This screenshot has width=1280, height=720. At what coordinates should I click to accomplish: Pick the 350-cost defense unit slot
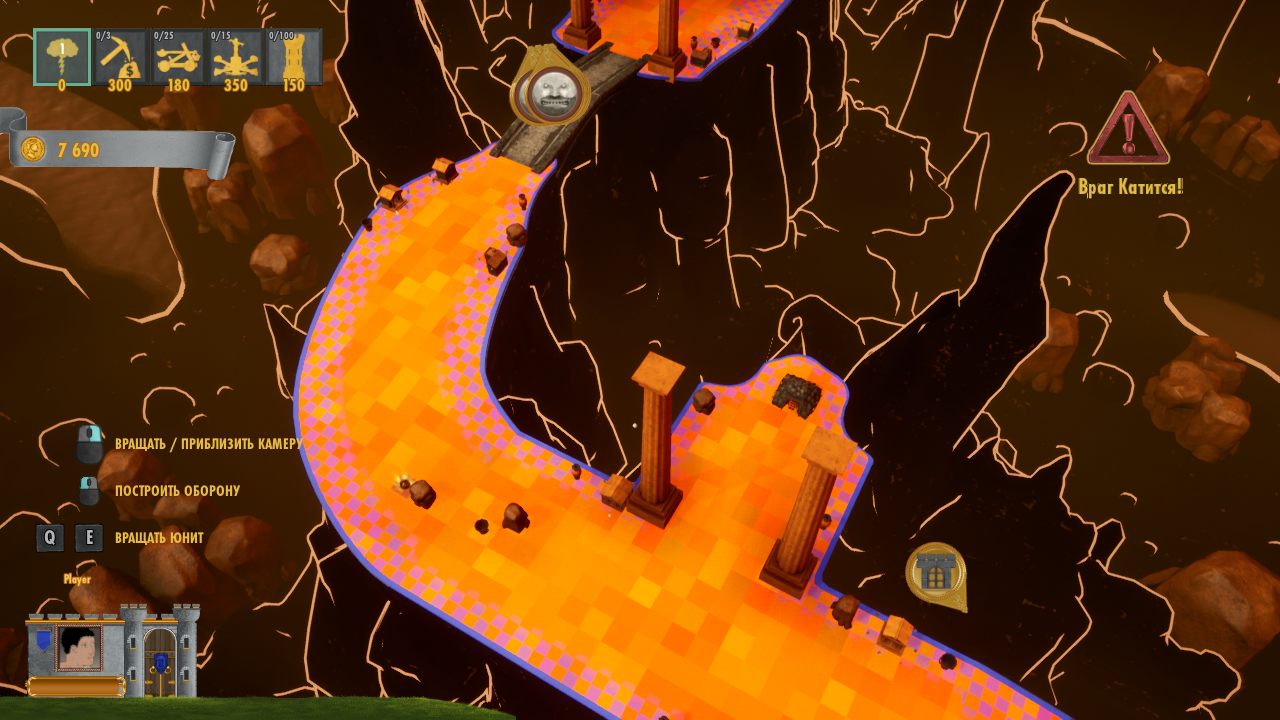point(236,57)
